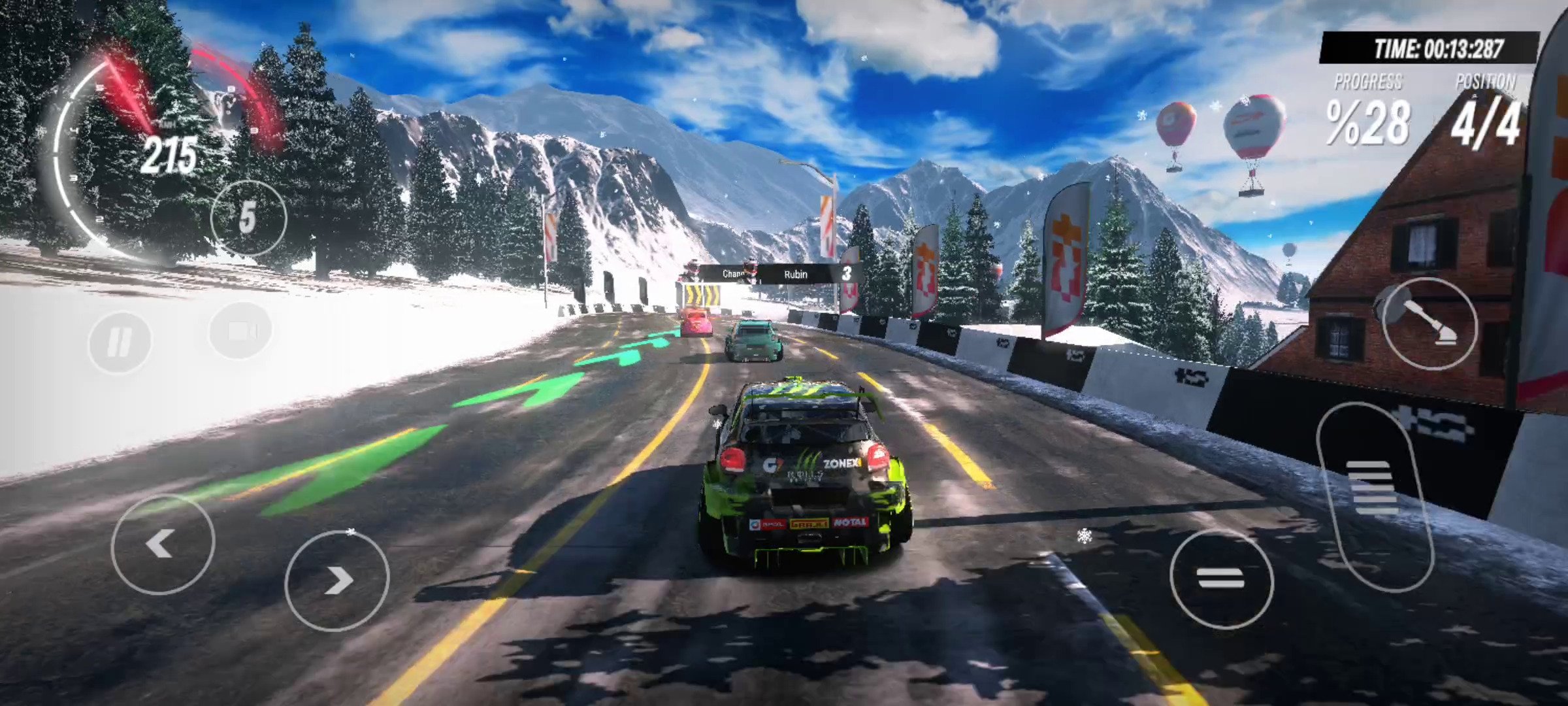Viewport: 1568px width, 706px height.
Task: Hit the tall gas pedal
Action: pos(1373,497)
